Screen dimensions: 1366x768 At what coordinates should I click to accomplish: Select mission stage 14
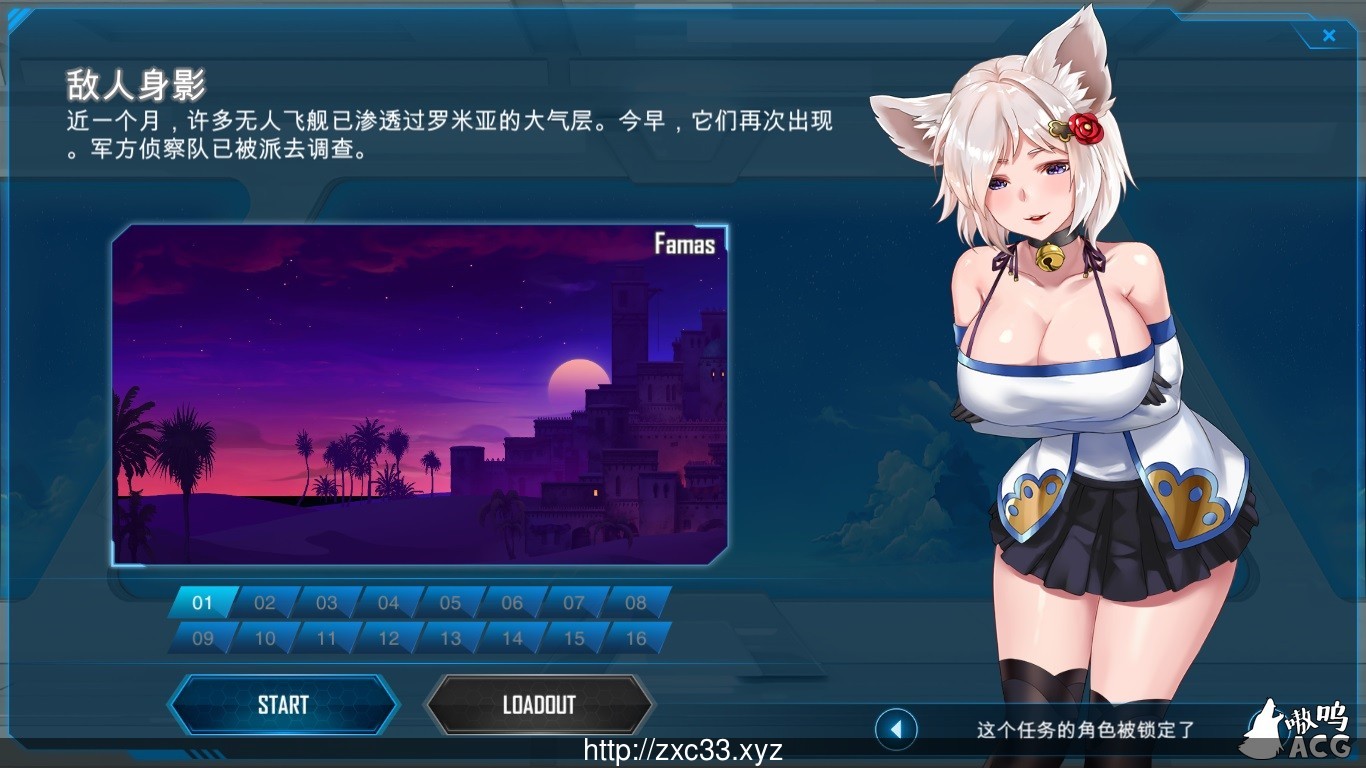tap(511, 638)
